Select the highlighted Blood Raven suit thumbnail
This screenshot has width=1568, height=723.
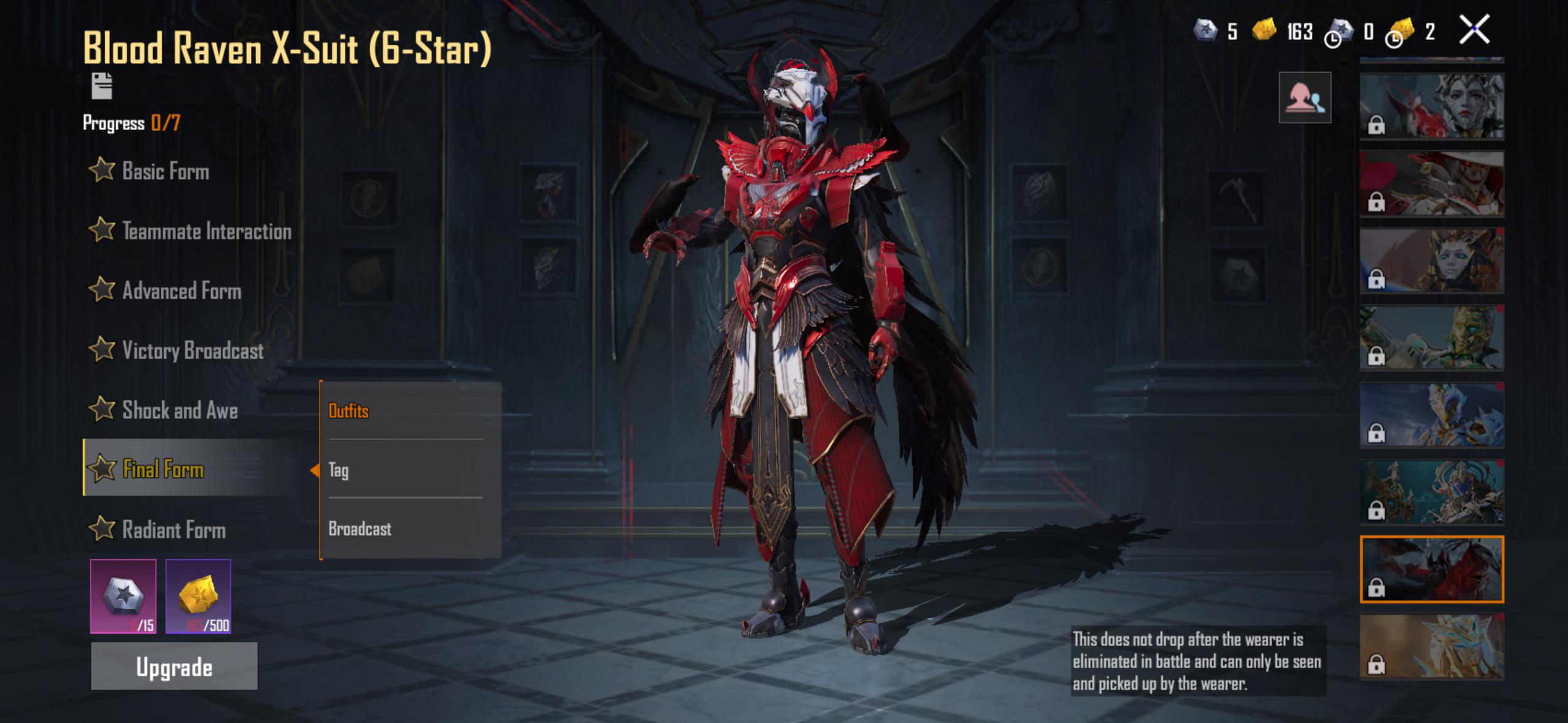point(1432,569)
